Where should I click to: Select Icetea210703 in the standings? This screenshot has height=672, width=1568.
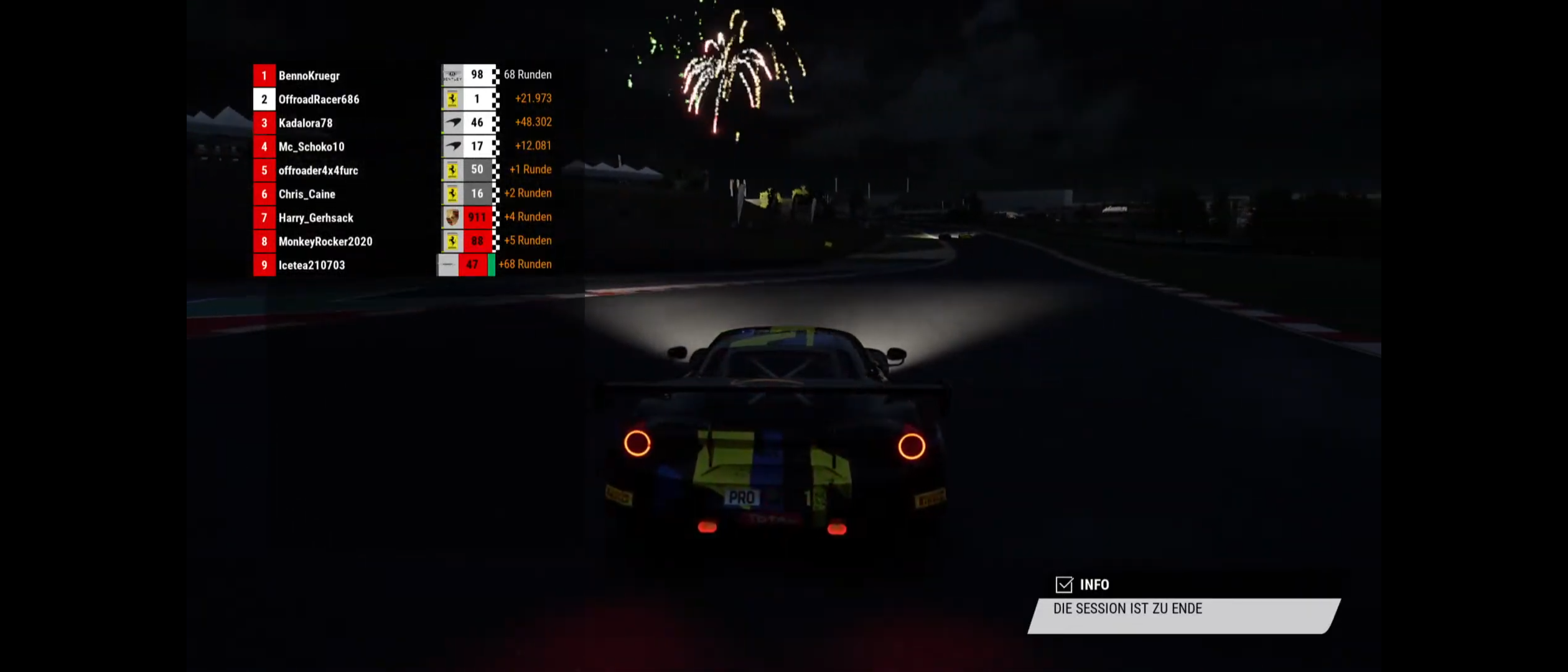(311, 264)
